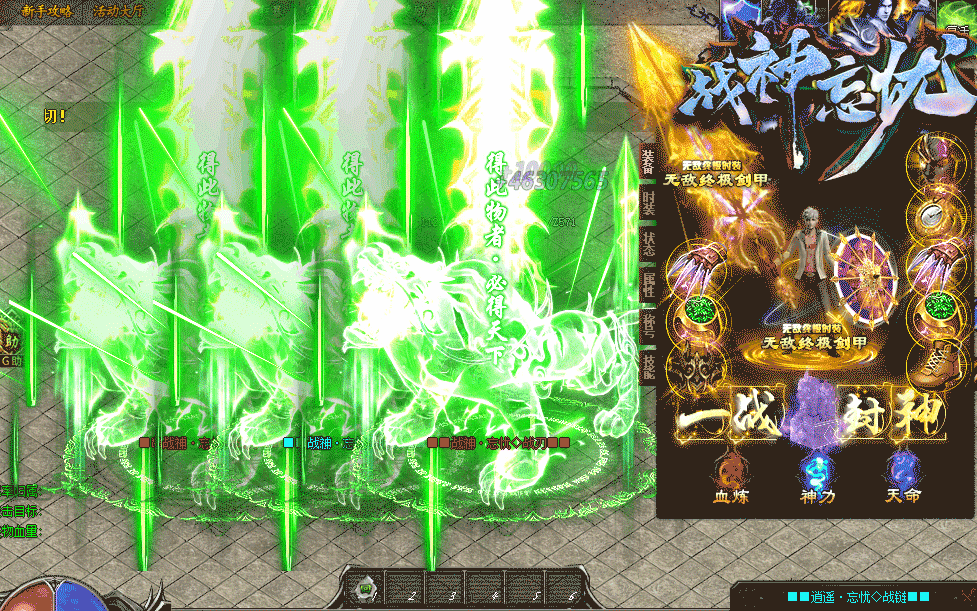Open the 活动大厅 event hall menu
The image size is (977, 611).
tap(118, 11)
